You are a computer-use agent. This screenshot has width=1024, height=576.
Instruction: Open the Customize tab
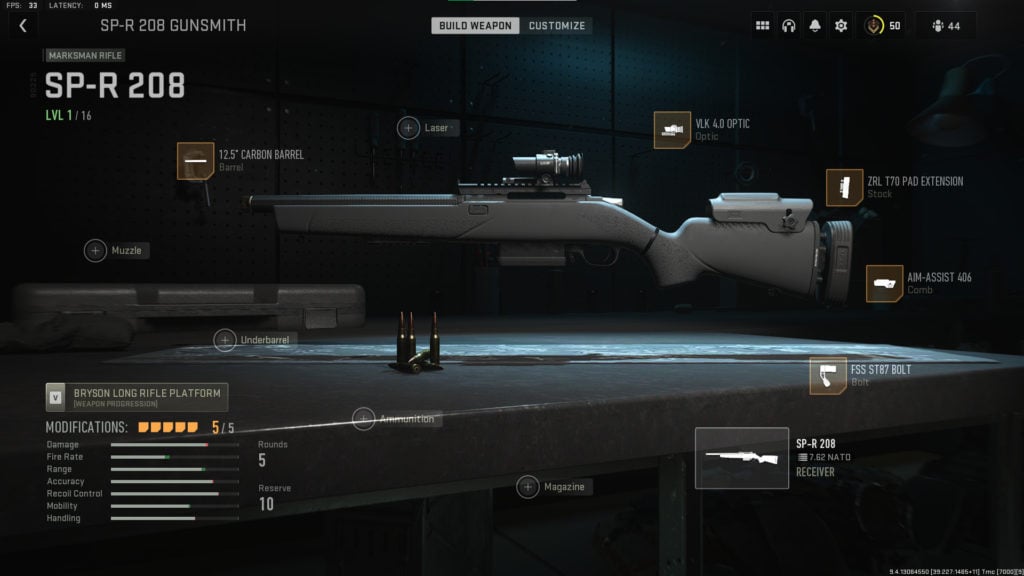[x=557, y=25]
